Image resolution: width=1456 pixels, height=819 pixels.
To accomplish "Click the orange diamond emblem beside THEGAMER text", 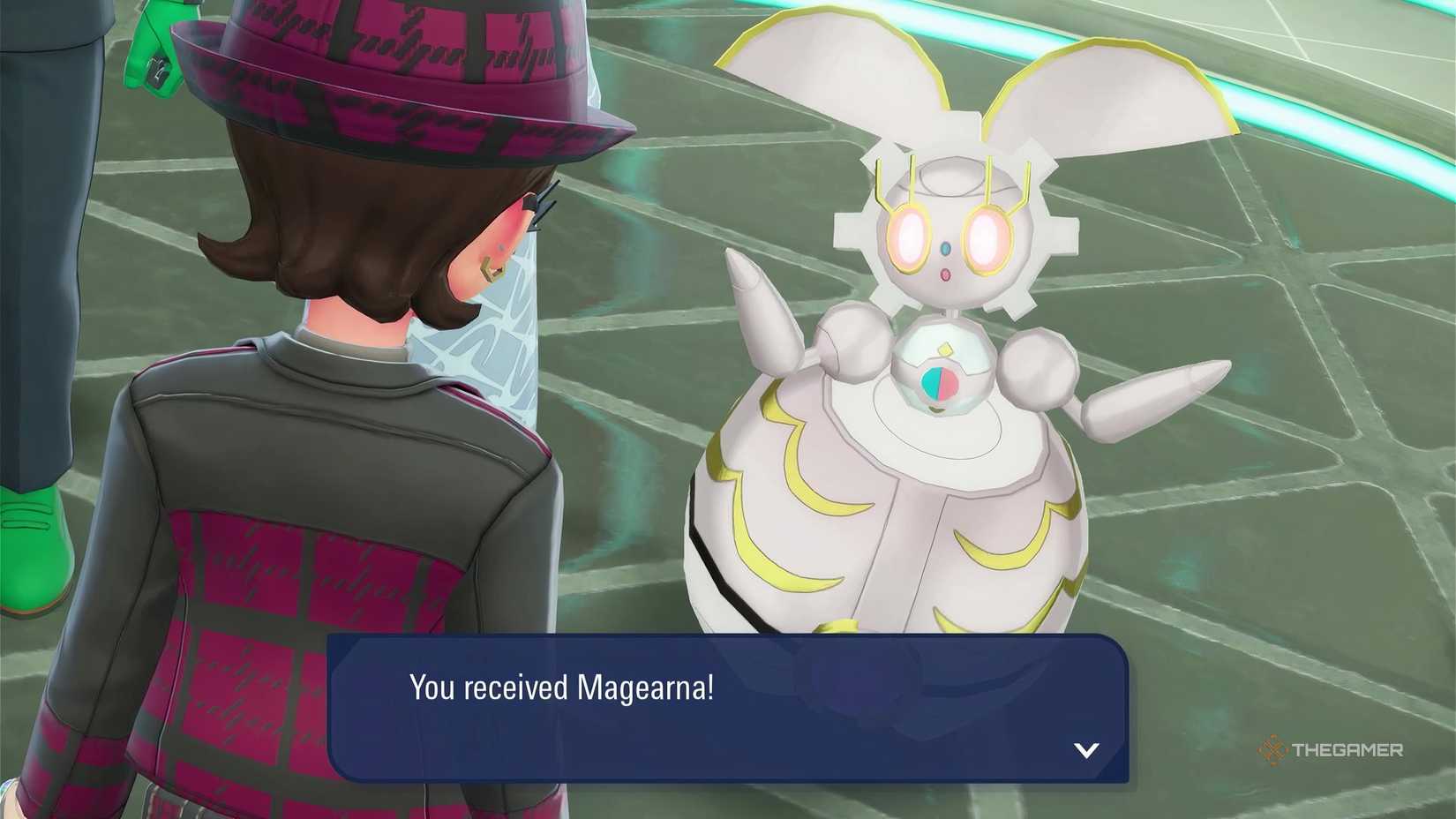I will coord(1273,749).
